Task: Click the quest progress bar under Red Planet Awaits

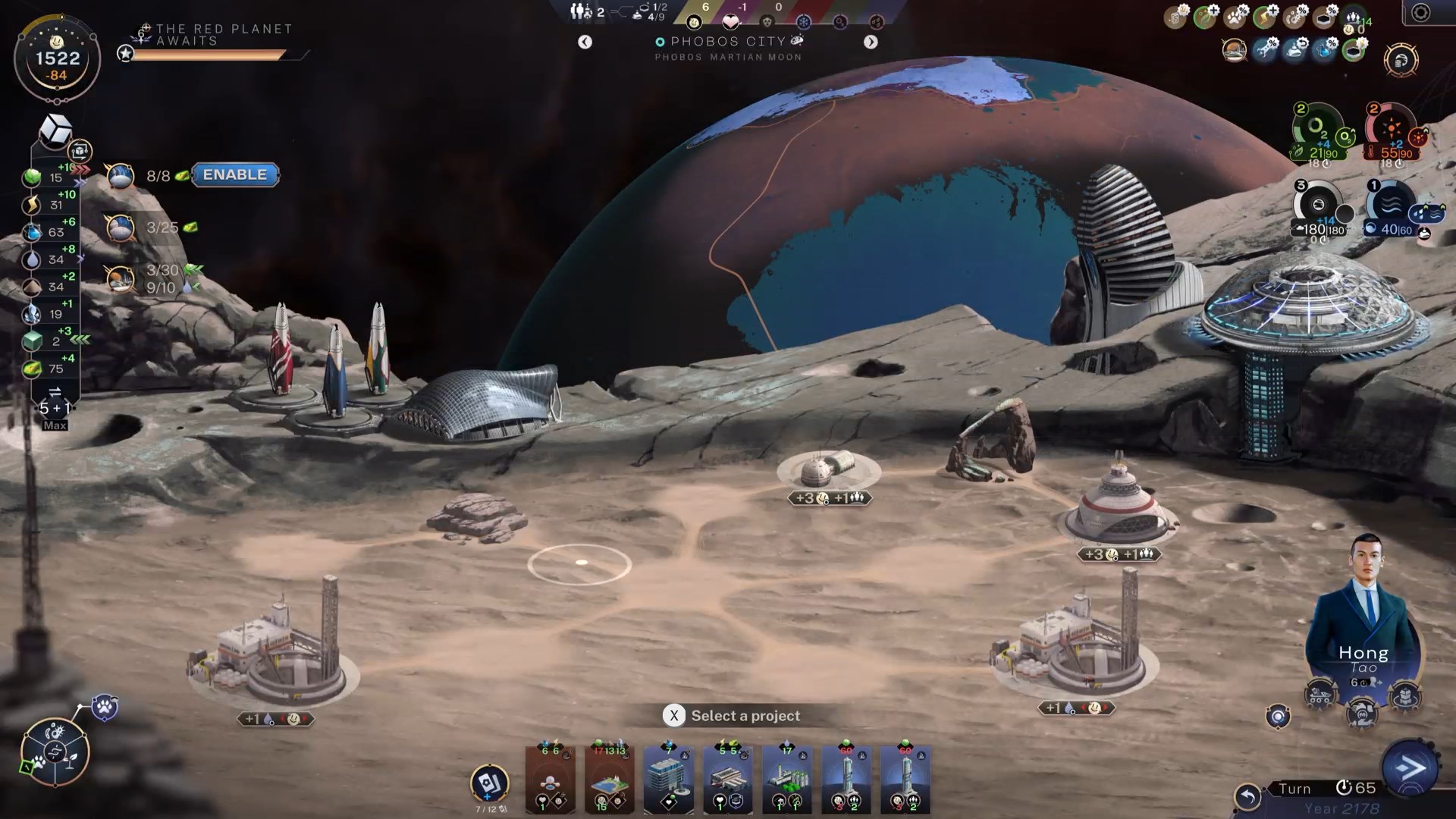Action: [x=206, y=55]
